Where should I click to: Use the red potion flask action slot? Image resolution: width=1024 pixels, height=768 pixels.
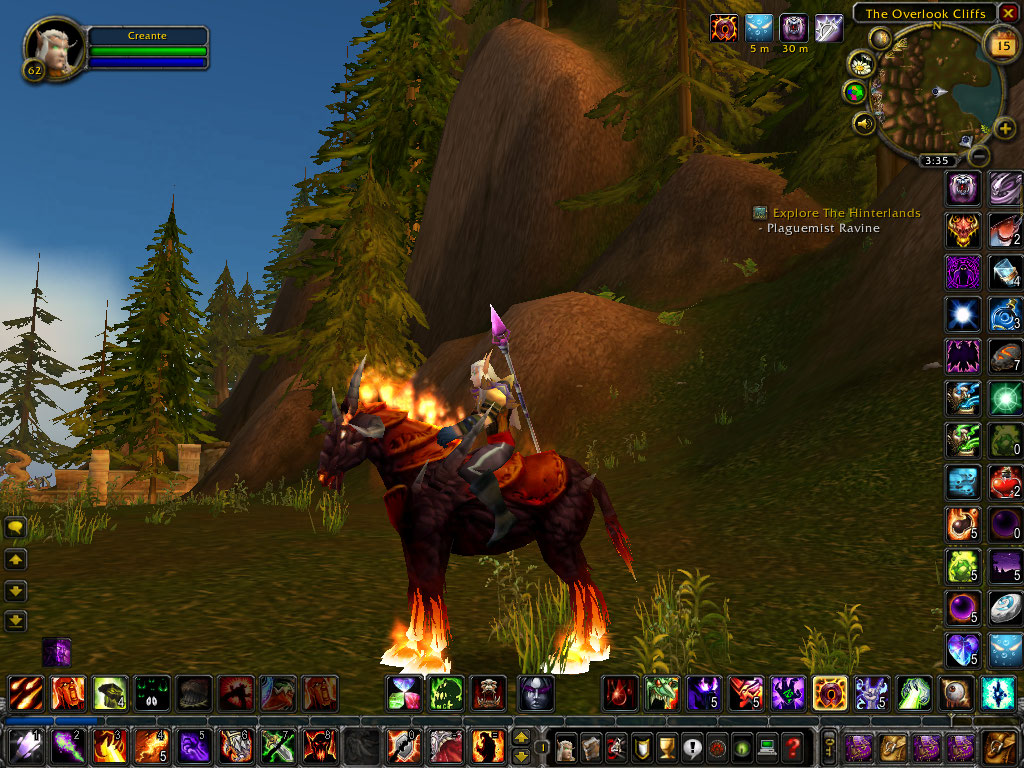pyautogui.click(x=1005, y=483)
